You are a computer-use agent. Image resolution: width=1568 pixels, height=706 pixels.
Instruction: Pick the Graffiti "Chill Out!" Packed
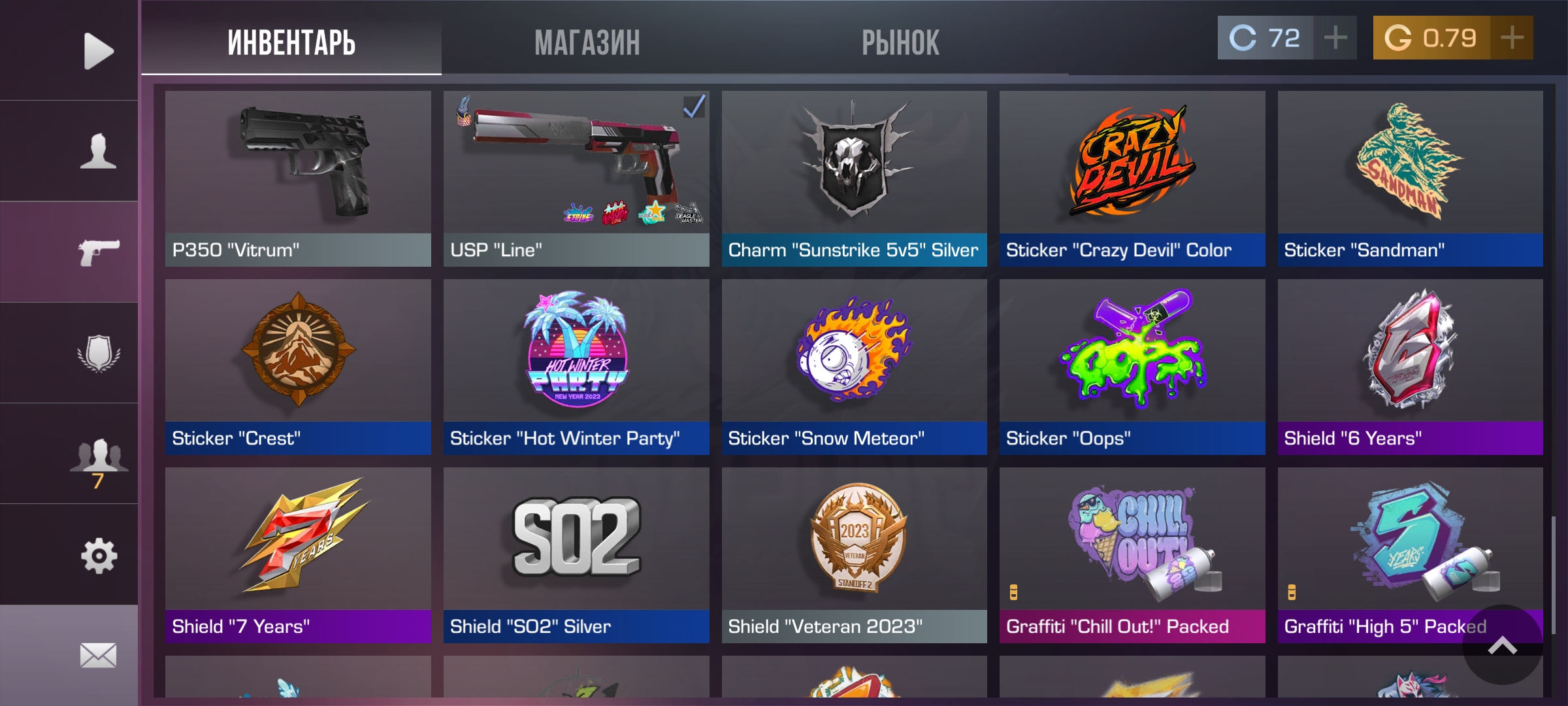point(1132,554)
